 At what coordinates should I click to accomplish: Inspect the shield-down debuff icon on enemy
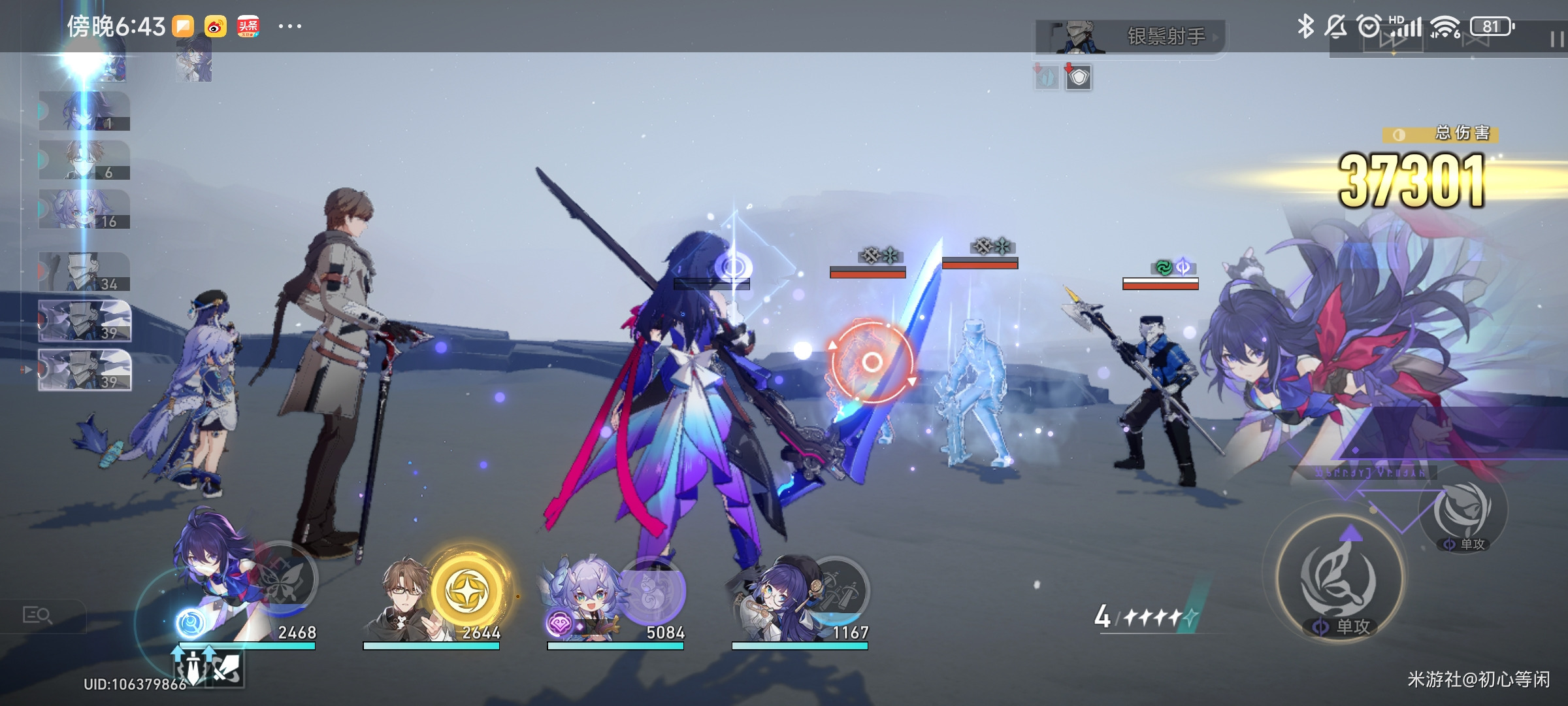[1079, 78]
